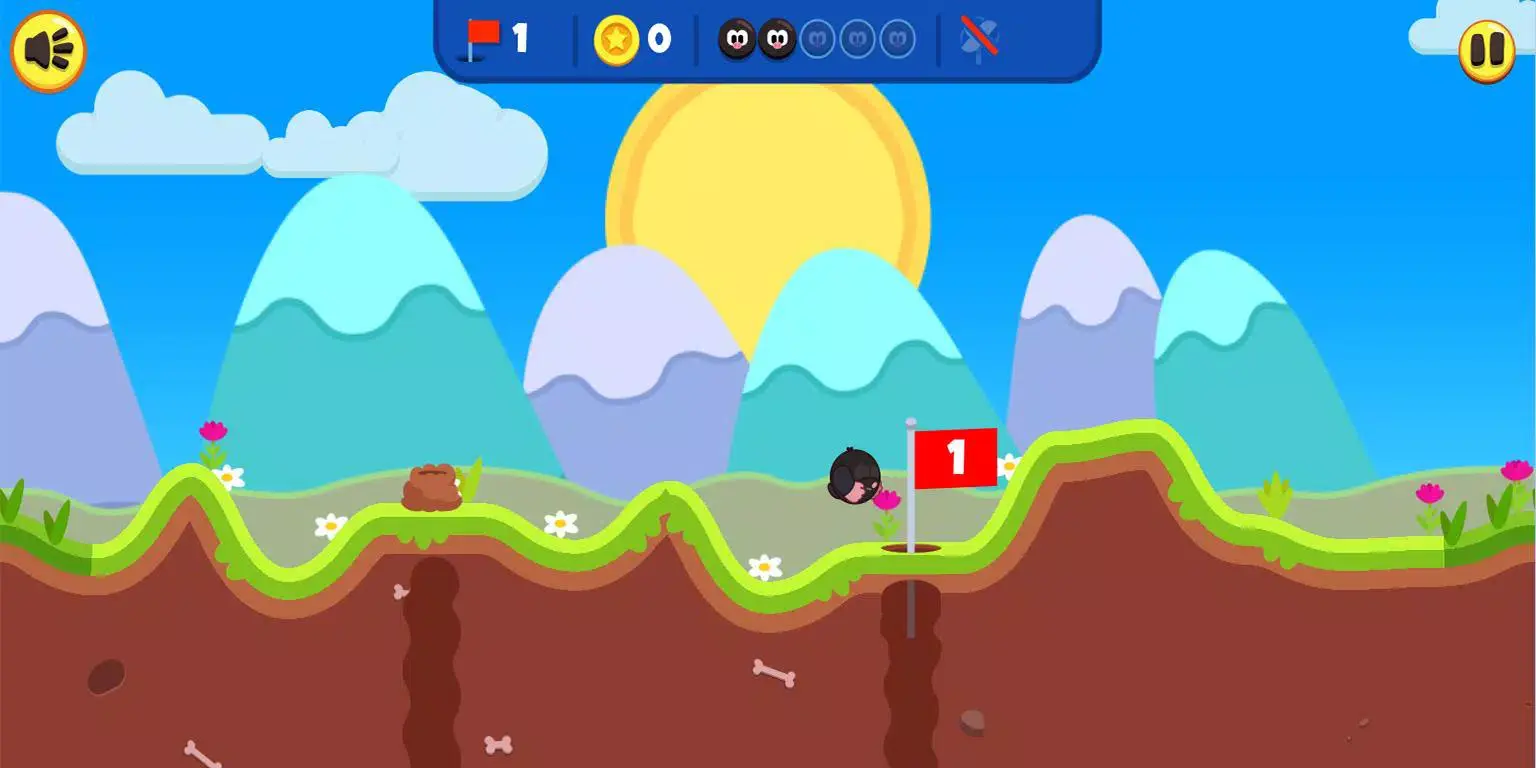This screenshot has width=1536, height=768.
Task: Click the last grayed-out mole icon
Action: pyautogui.click(x=895, y=38)
